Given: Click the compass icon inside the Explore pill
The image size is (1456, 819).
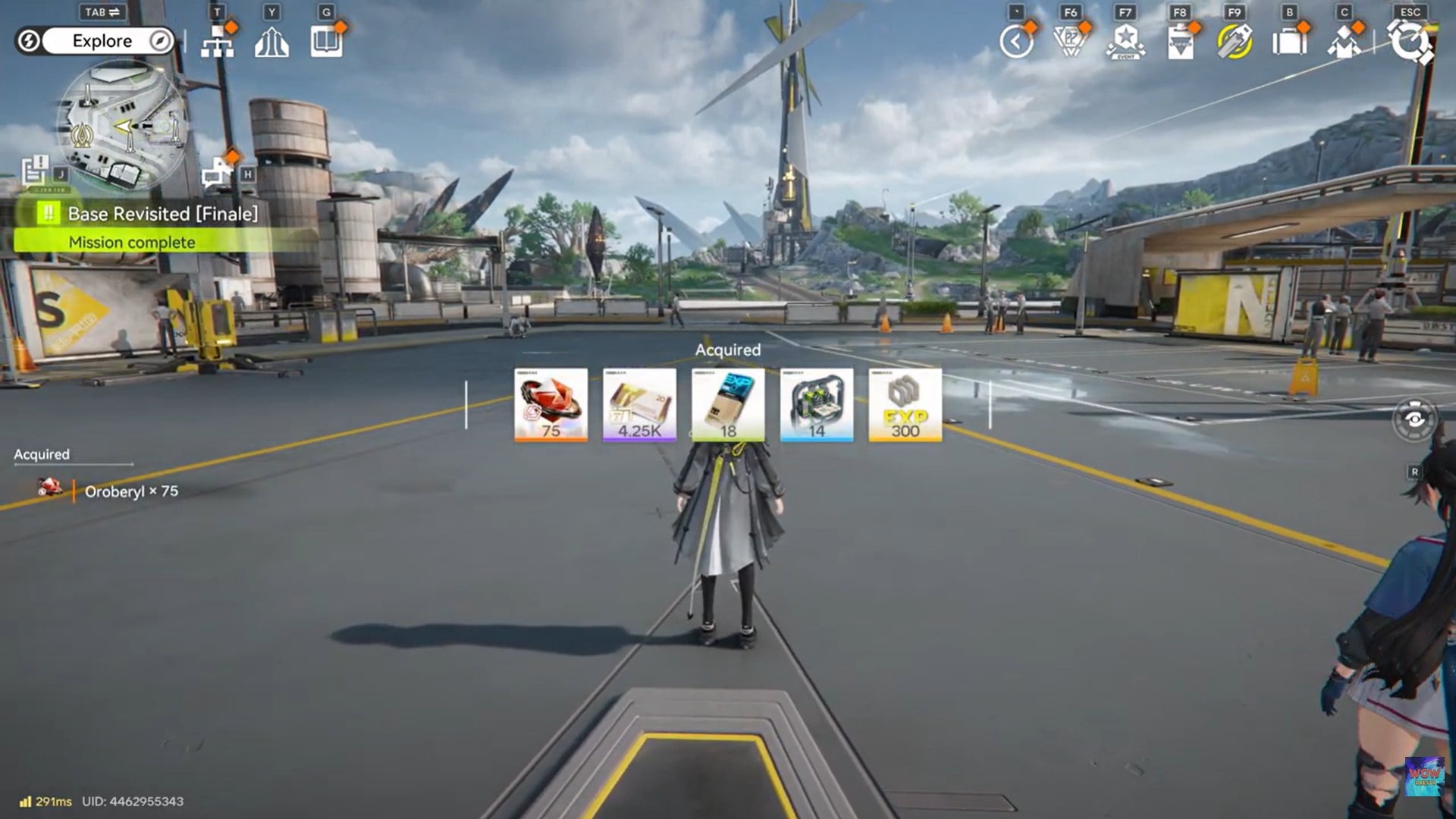Looking at the screenshot, I should (158, 41).
